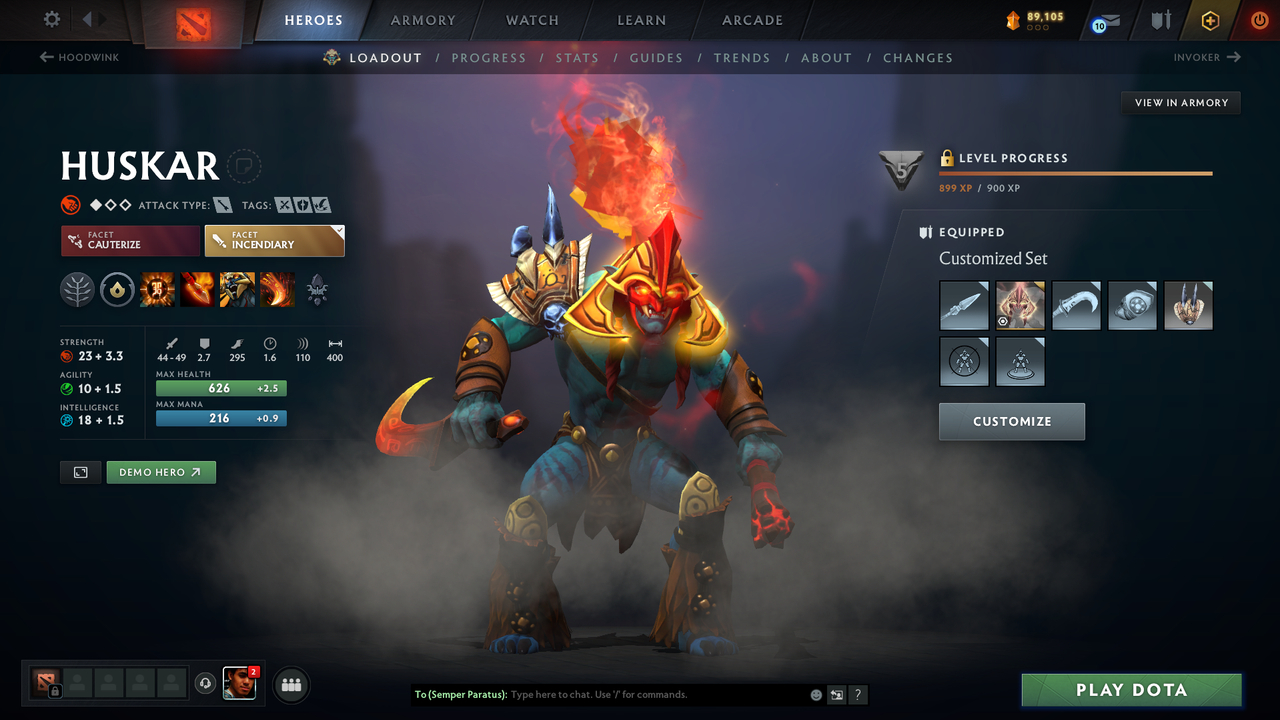Click Huskar's innate ability branch icon
1280x720 pixels.
(x=77, y=290)
